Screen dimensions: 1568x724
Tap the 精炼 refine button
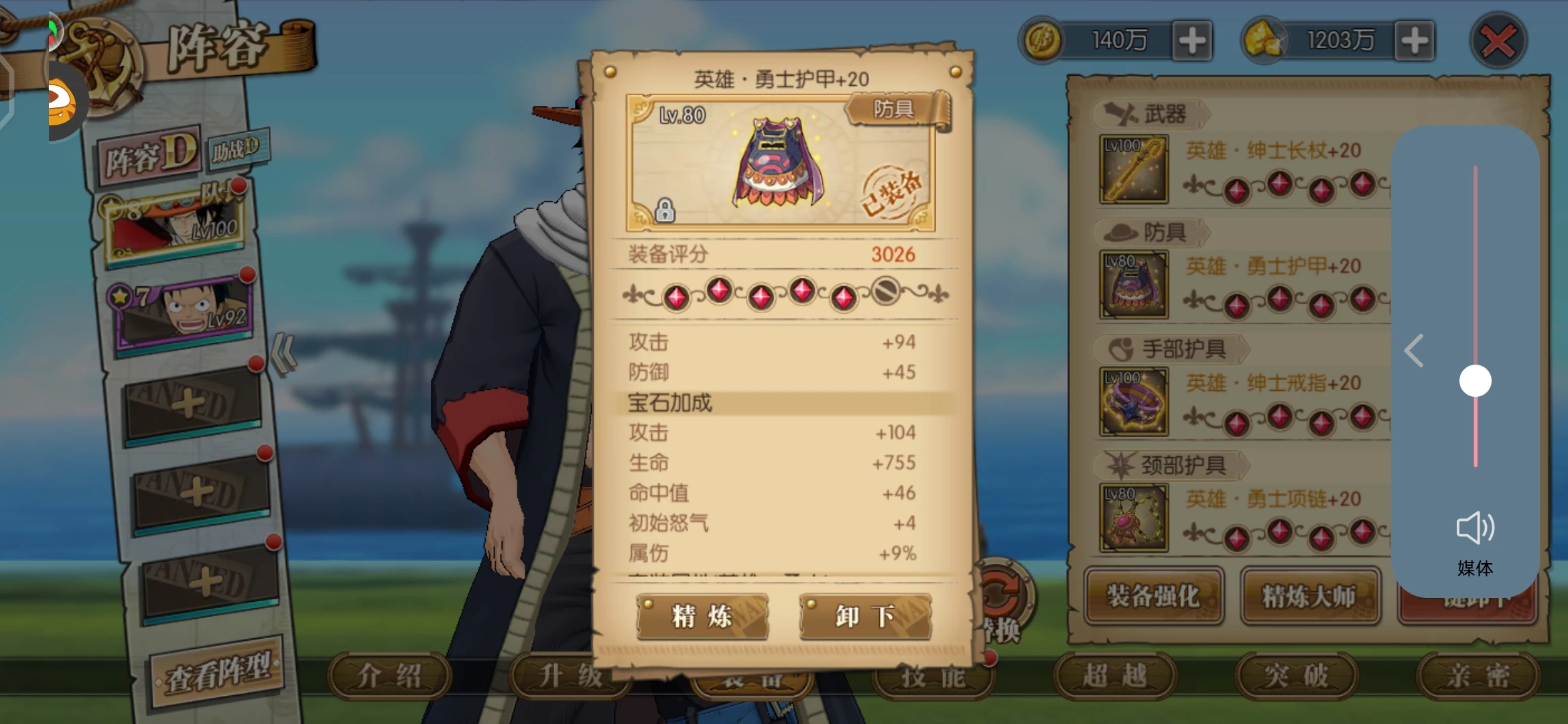(x=702, y=615)
